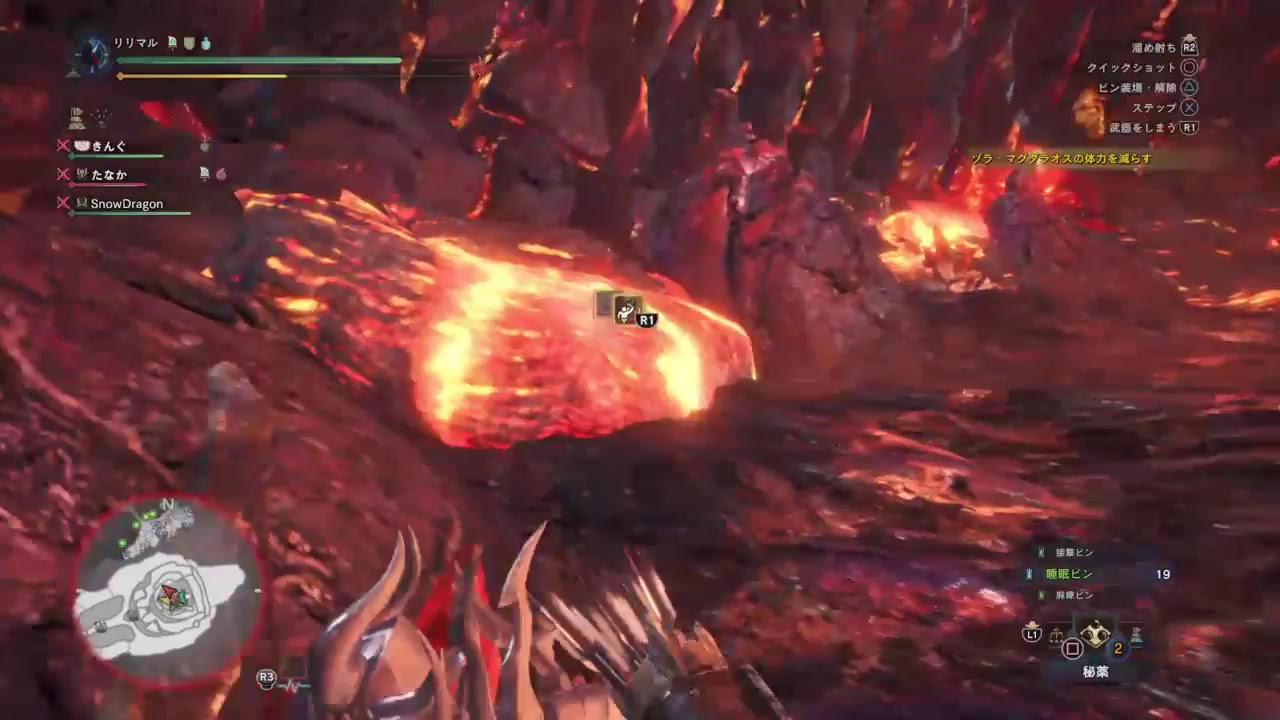This screenshot has width=1280, height=720.
Task: Click the square-button prompt under the item slot
Action: coord(1072,648)
